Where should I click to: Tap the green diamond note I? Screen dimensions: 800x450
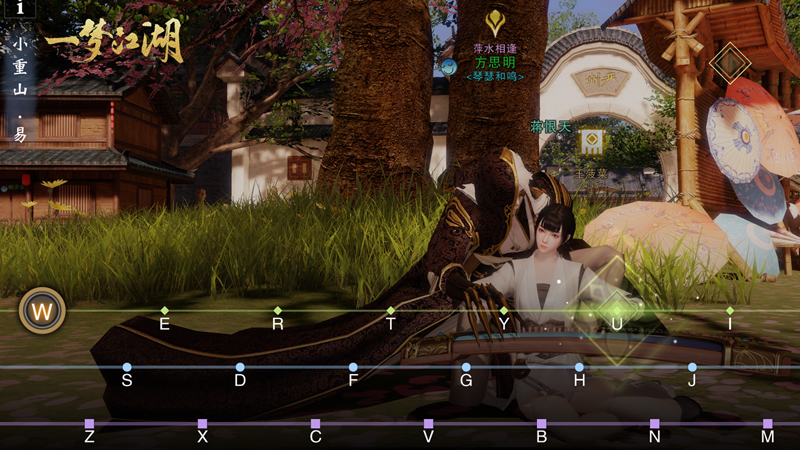[730, 311]
